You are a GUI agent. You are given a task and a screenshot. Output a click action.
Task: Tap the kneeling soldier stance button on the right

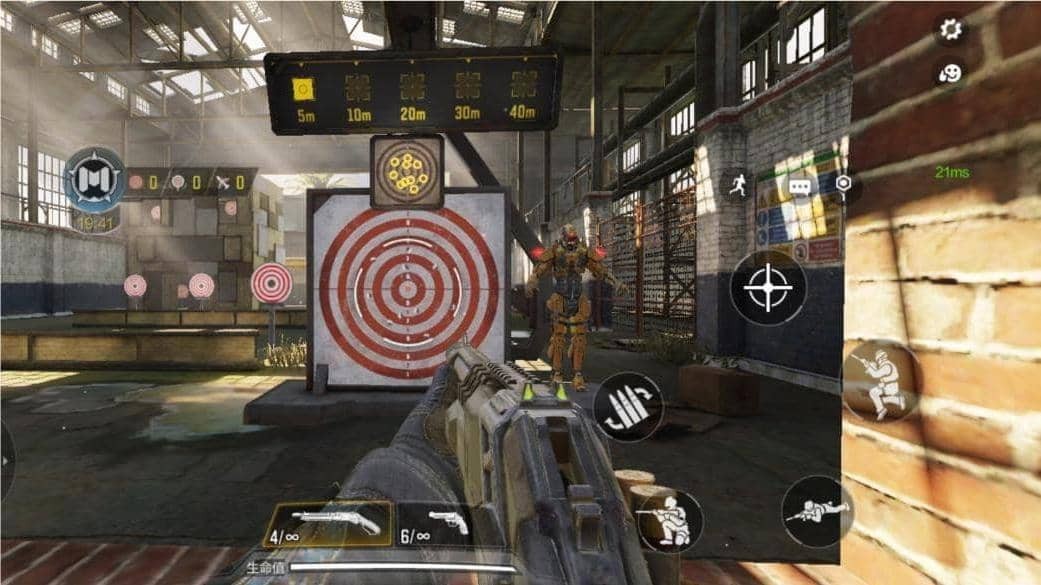pyautogui.click(x=880, y=381)
